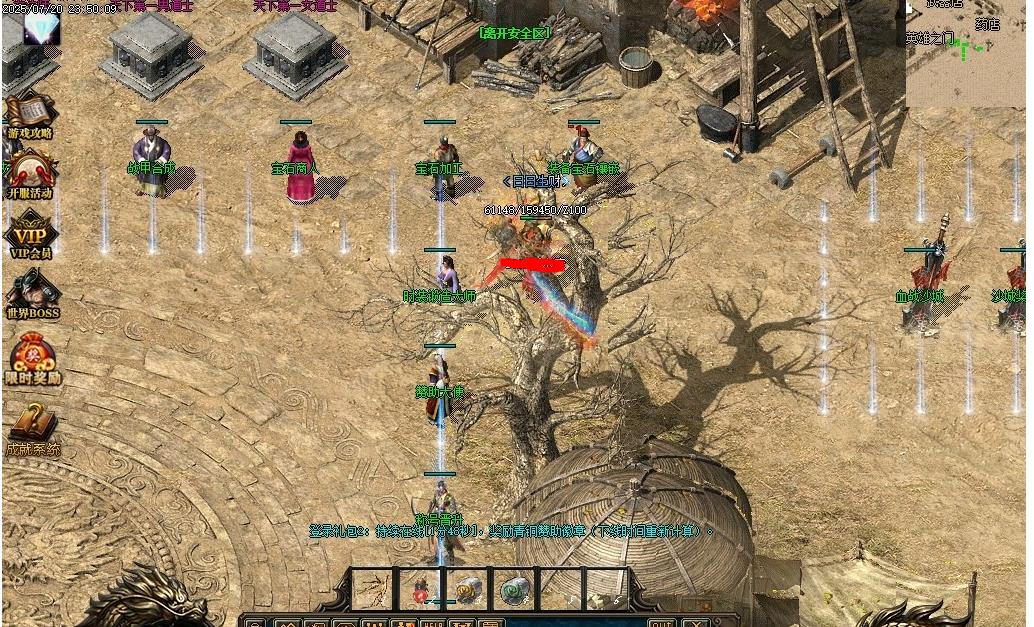Image resolution: width=1034 pixels, height=627 pixels.
Task: Click the 药店 label on the minimap
Action: click(987, 24)
